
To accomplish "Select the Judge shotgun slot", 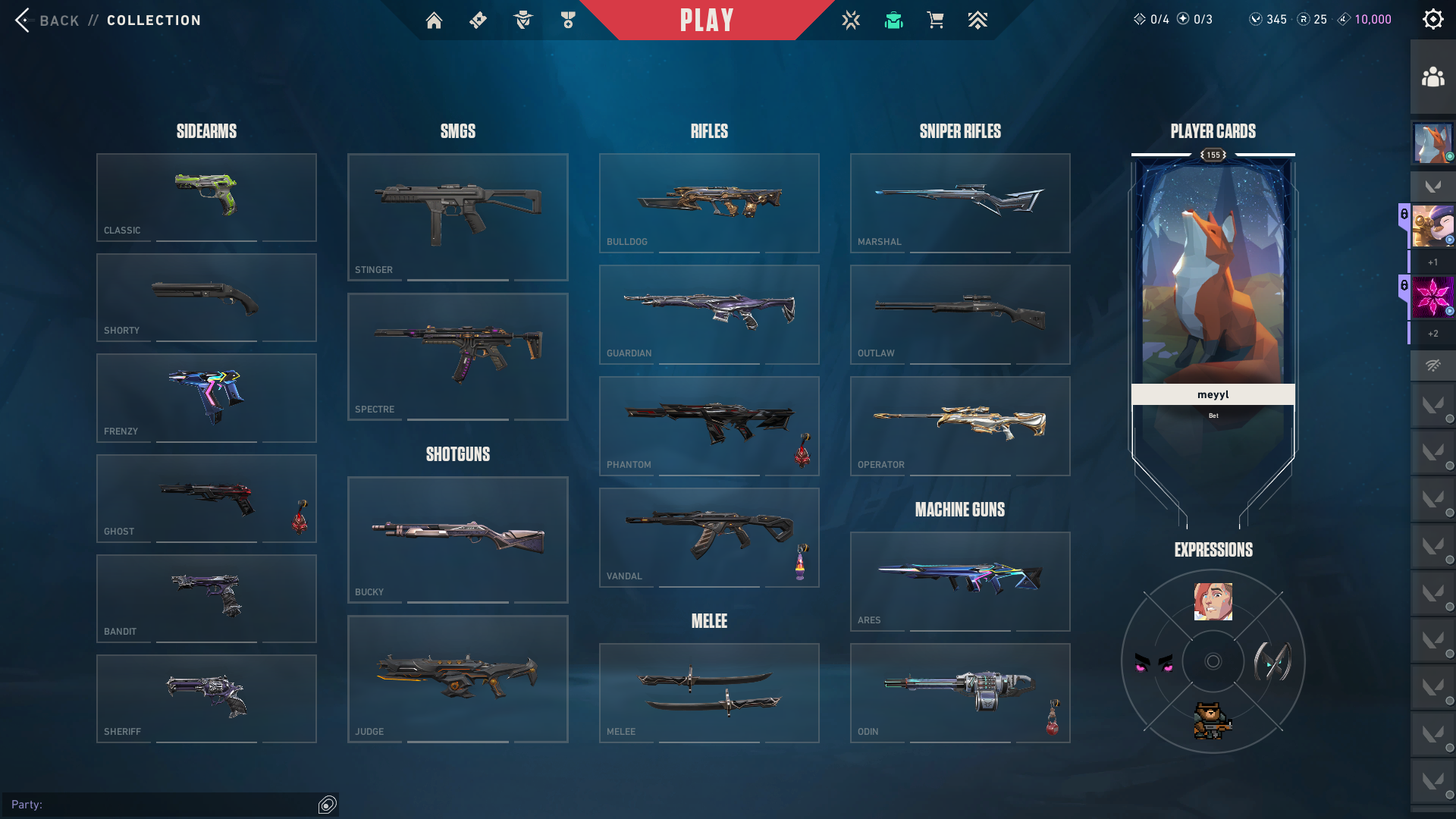I will tap(457, 679).
